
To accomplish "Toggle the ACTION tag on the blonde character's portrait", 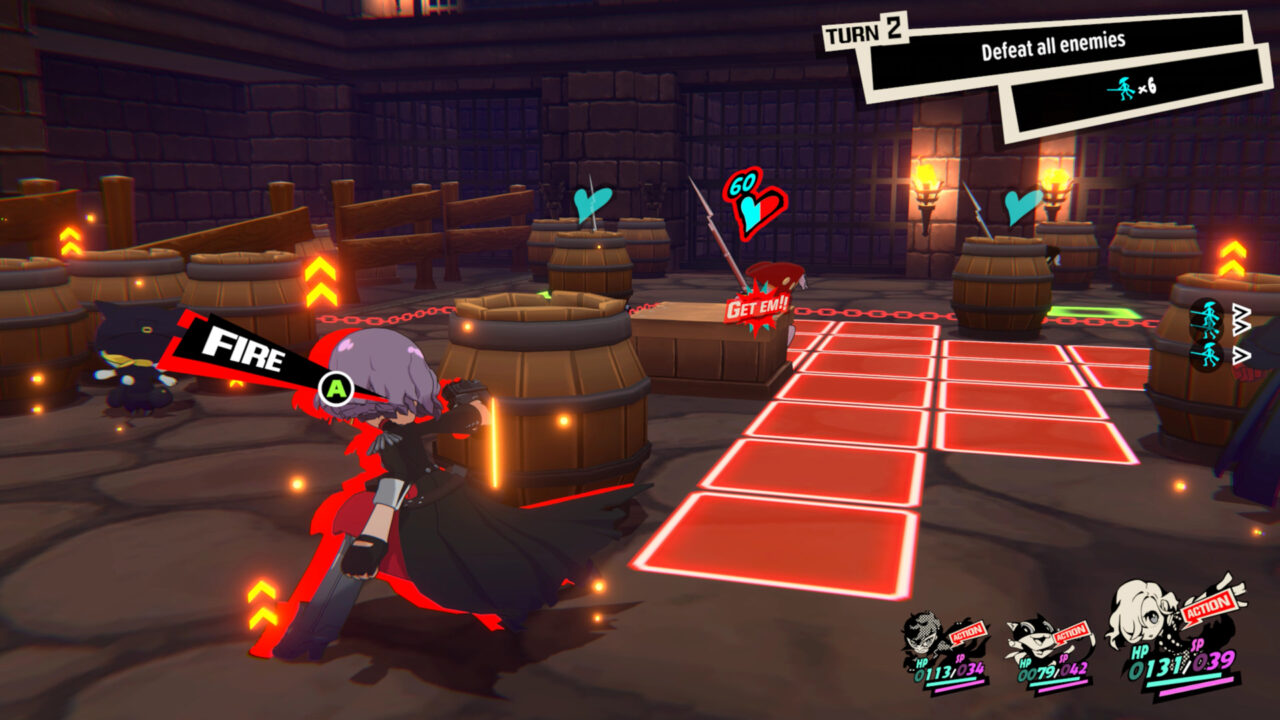I will click(1207, 607).
